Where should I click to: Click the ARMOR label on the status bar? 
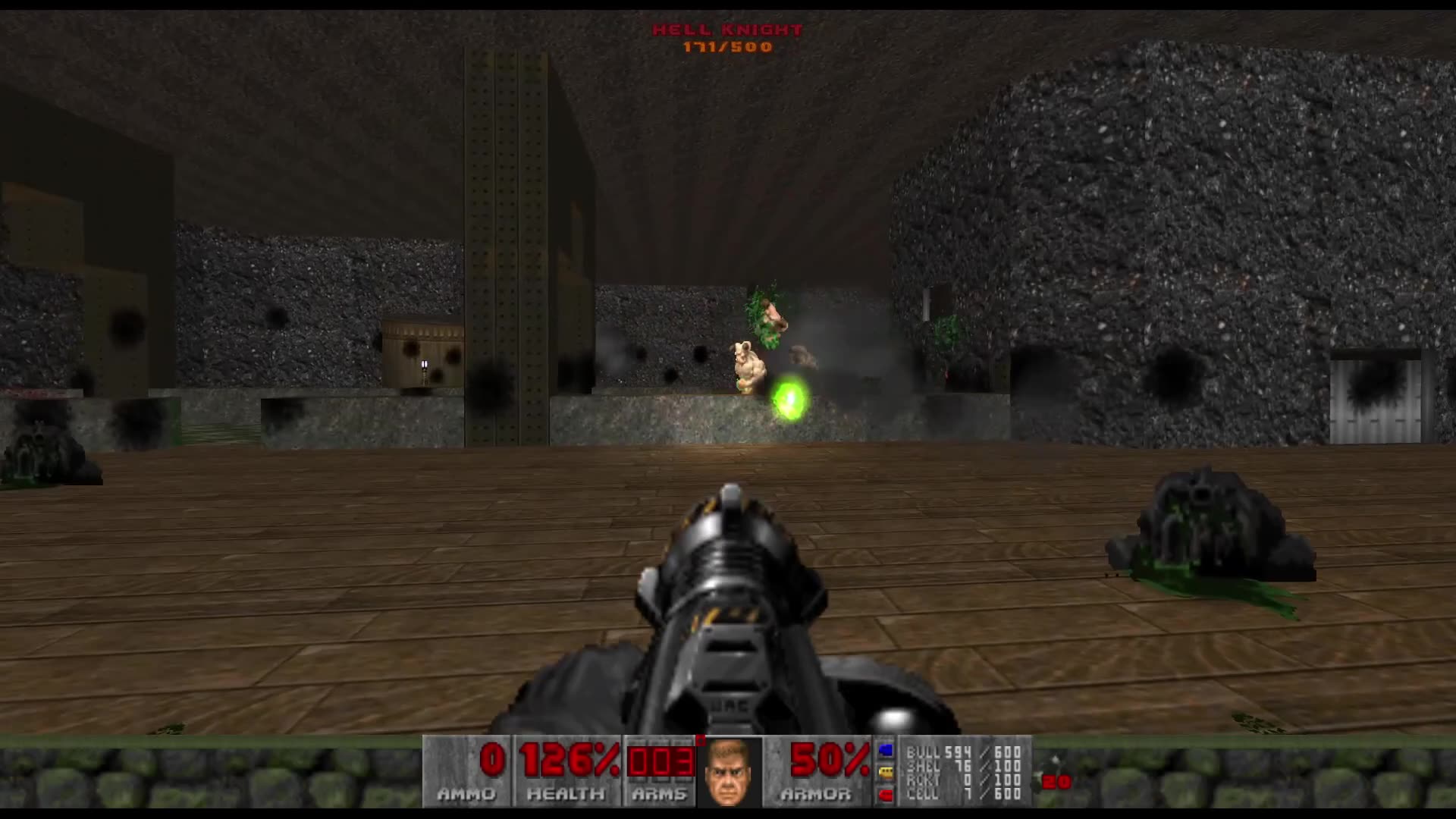pos(817,795)
